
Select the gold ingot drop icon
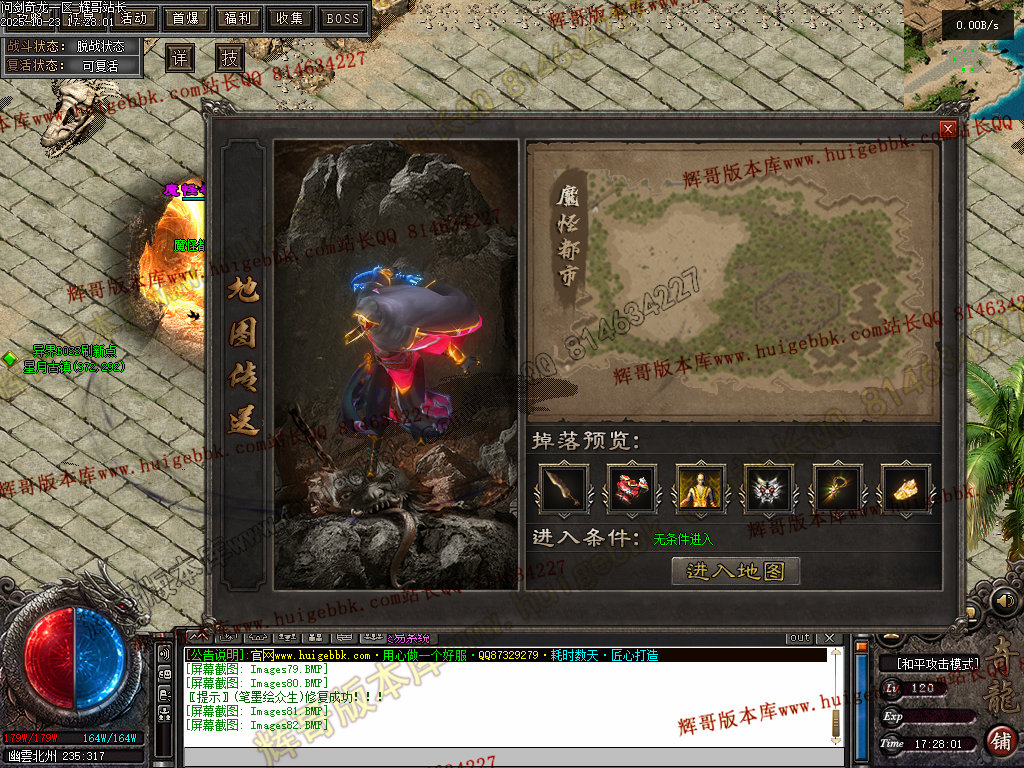tap(906, 488)
